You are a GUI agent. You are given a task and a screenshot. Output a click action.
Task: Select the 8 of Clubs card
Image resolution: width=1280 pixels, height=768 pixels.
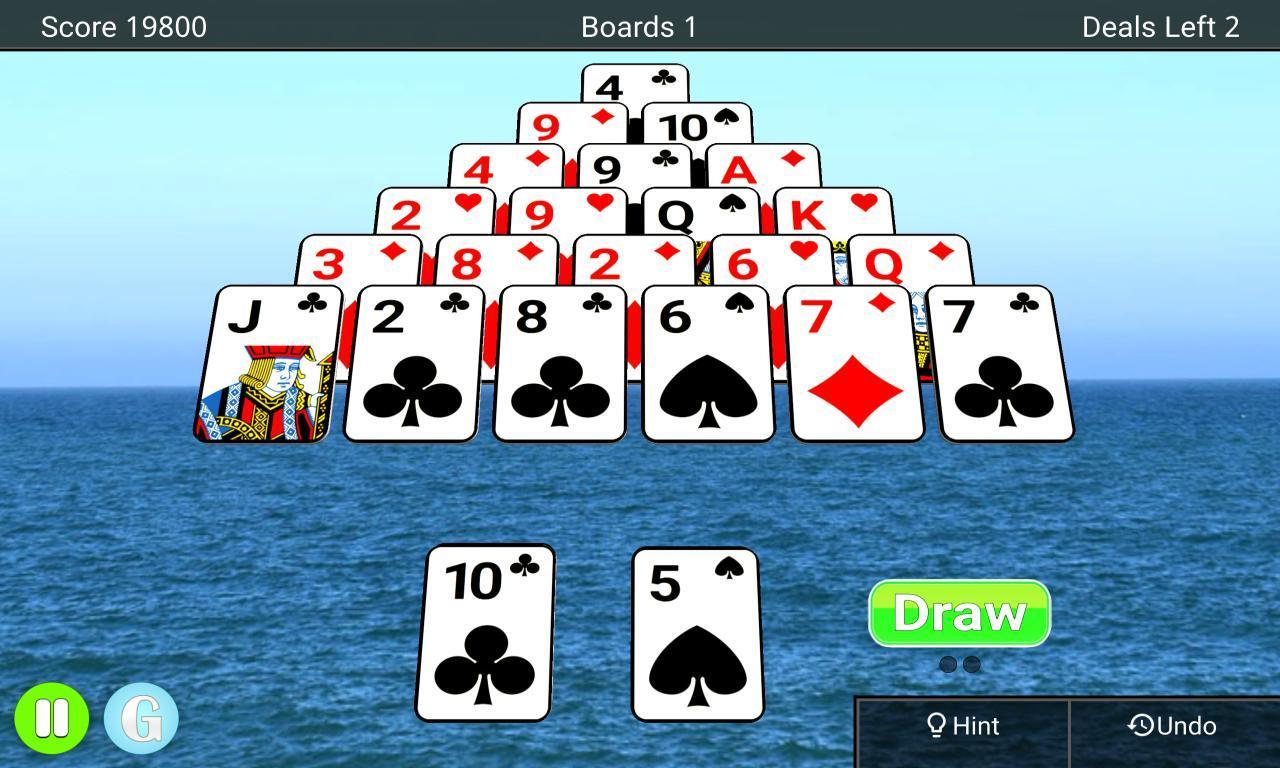coord(560,365)
